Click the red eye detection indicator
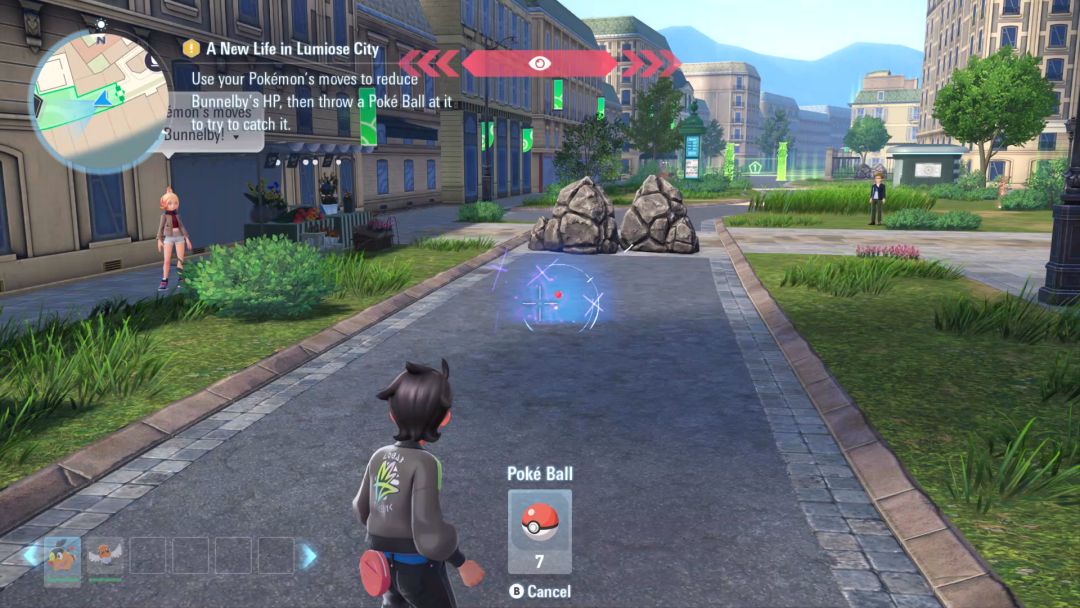This screenshot has width=1080, height=608. [x=540, y=63]
